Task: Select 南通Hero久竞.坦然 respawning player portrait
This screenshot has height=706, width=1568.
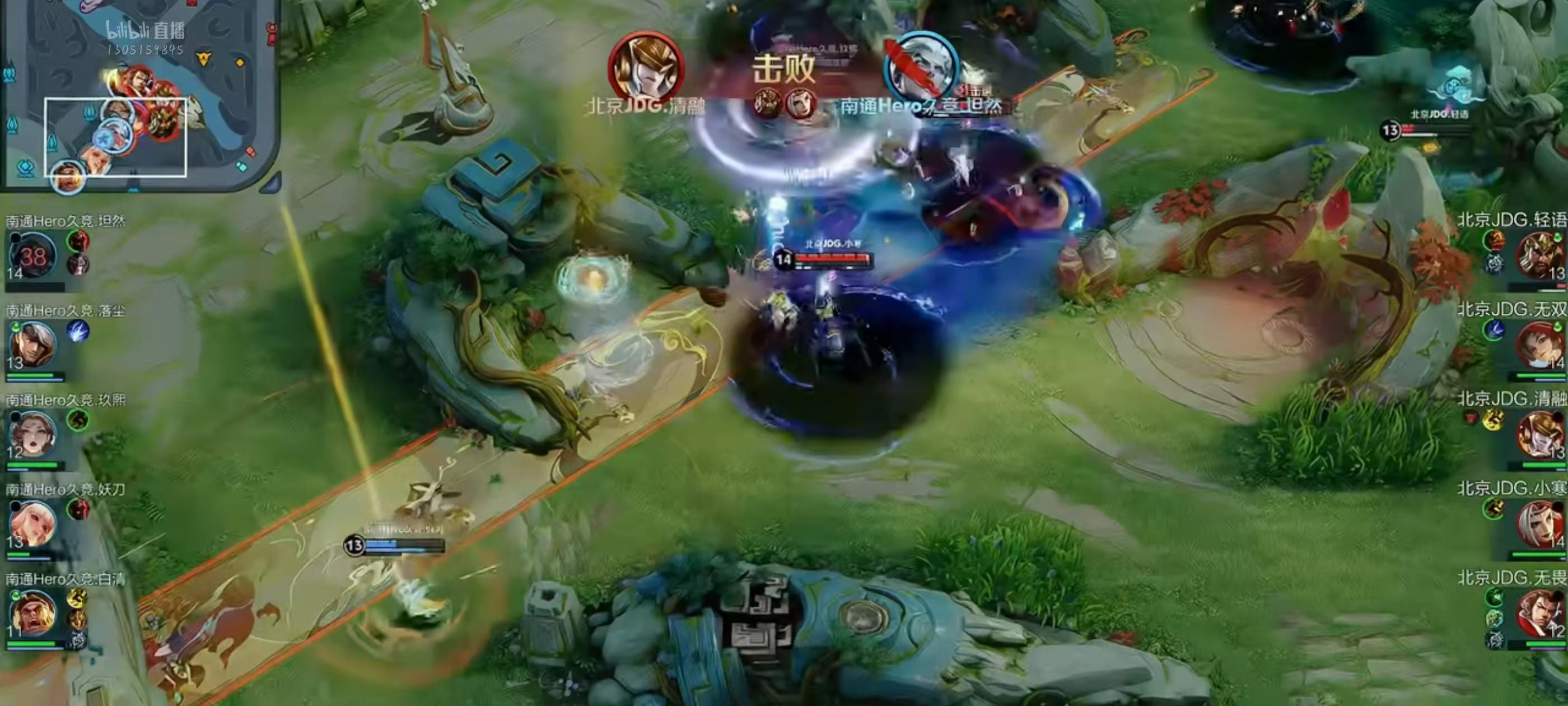Action: pyautogui.click(x=33, y=257)
